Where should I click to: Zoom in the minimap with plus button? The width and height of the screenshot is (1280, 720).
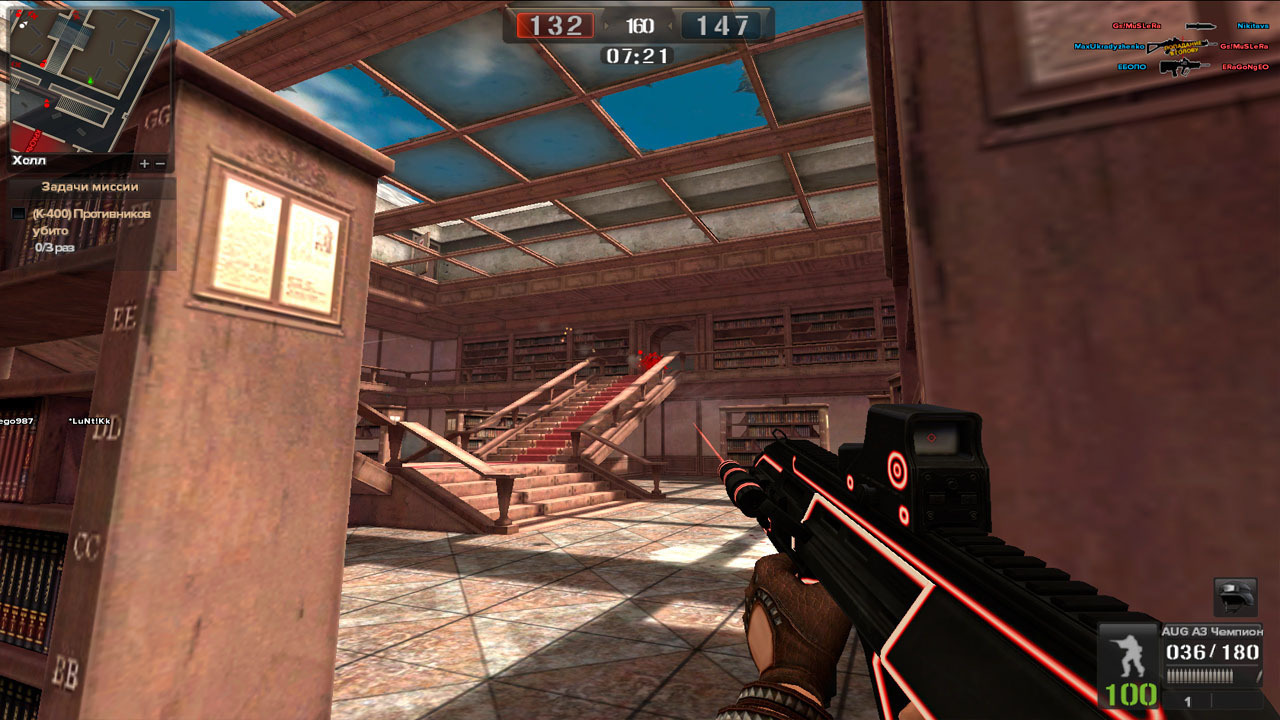click(144, 163)
